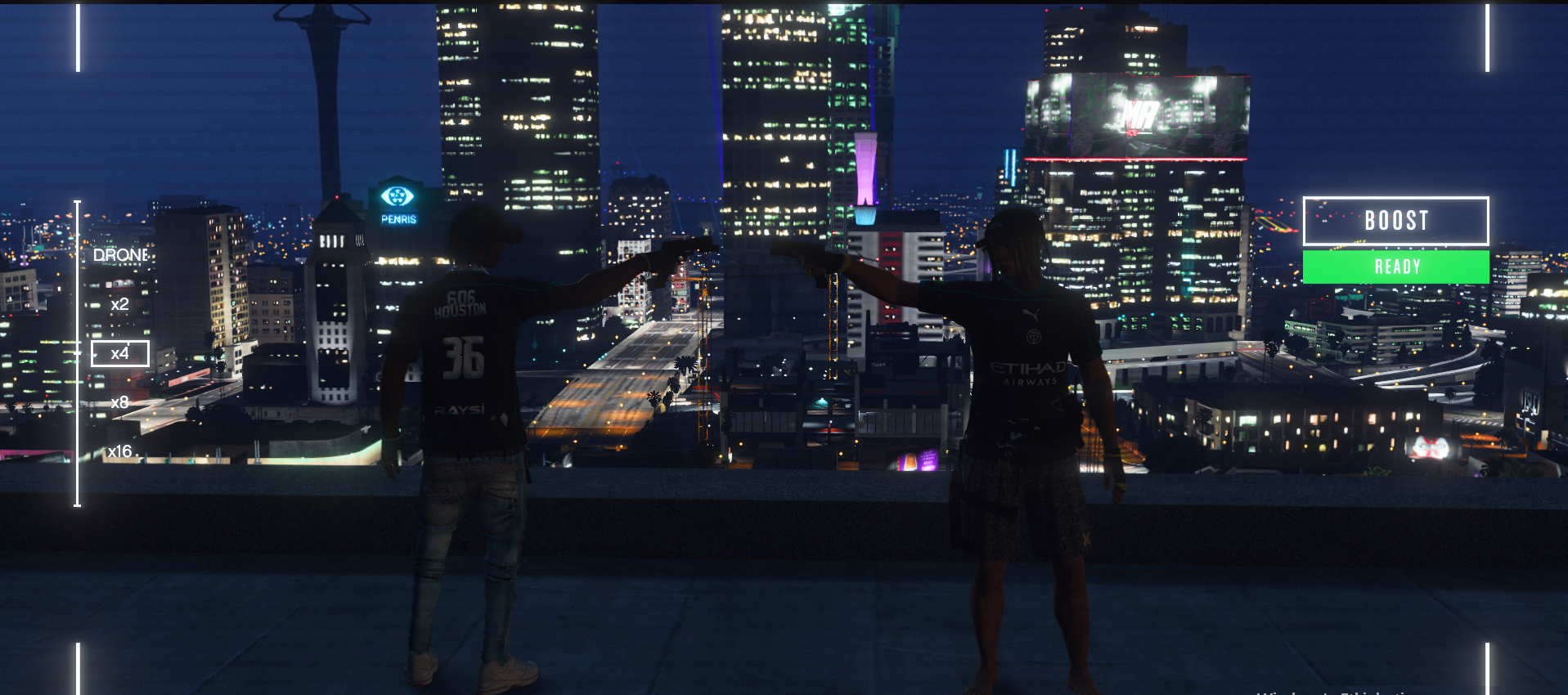The width and height of the screenshot is (1568, 695).
Task: Choose the x4 zoom option
Action: coord(119,353)
